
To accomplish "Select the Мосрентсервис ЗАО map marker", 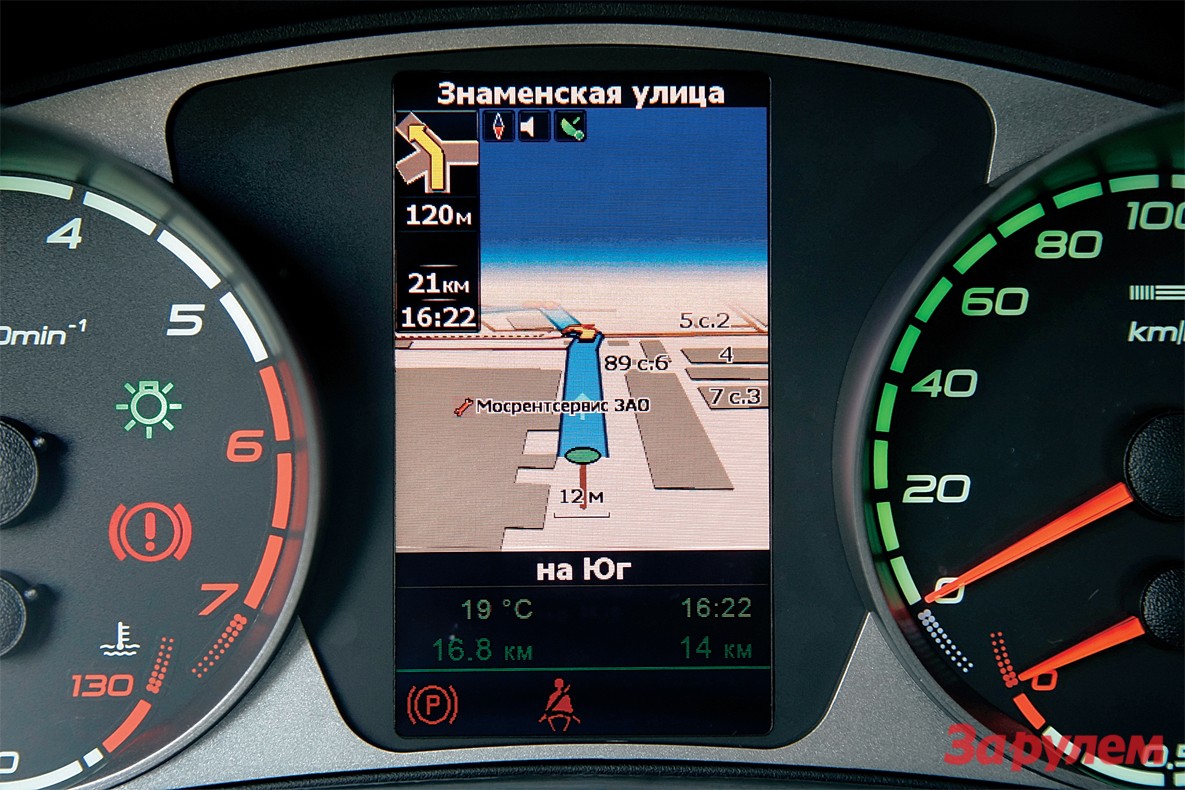I will (463, 407).
